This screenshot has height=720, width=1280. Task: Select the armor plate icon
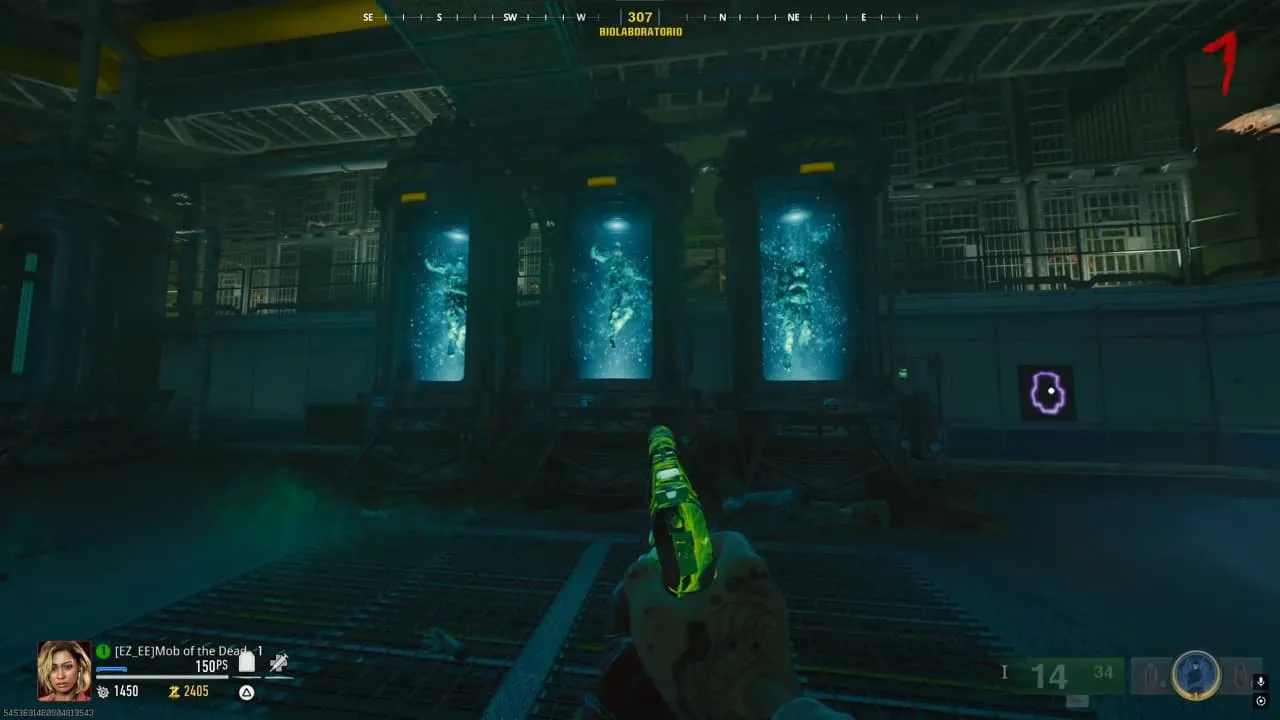tap(247, 662)
